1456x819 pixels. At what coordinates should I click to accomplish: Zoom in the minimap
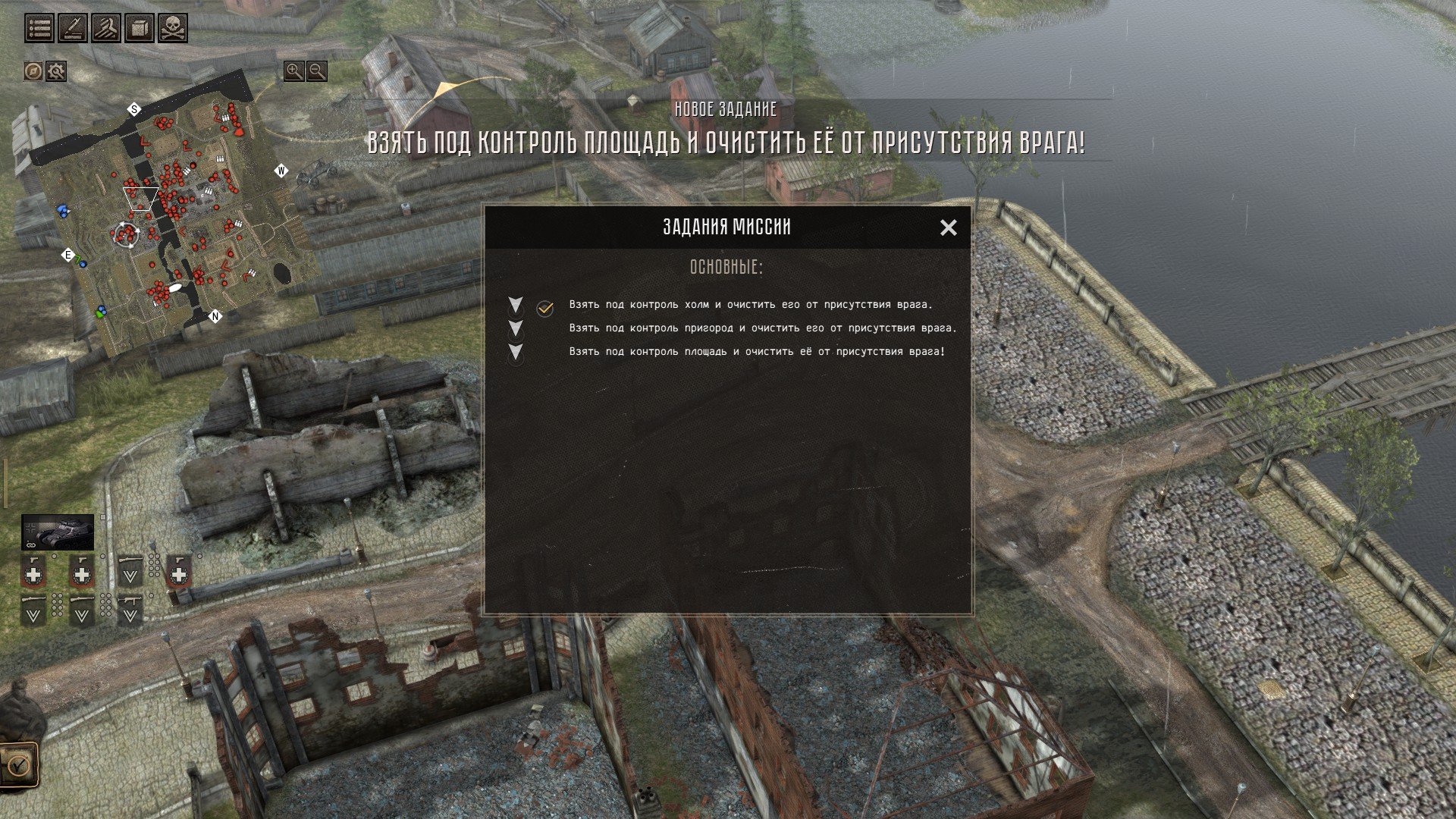click(x=293, y=71)
